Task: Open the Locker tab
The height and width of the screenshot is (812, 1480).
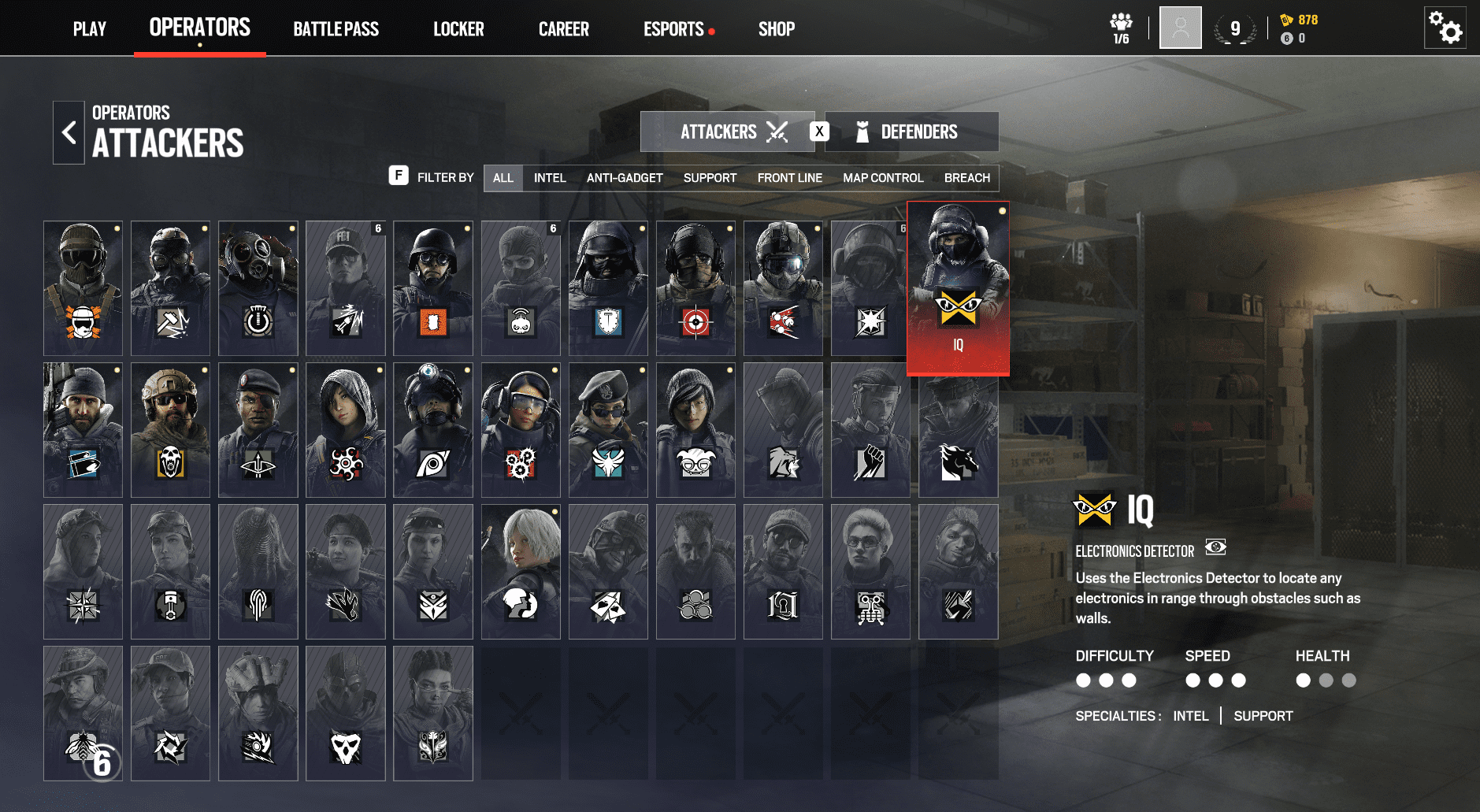Action: 458,29
